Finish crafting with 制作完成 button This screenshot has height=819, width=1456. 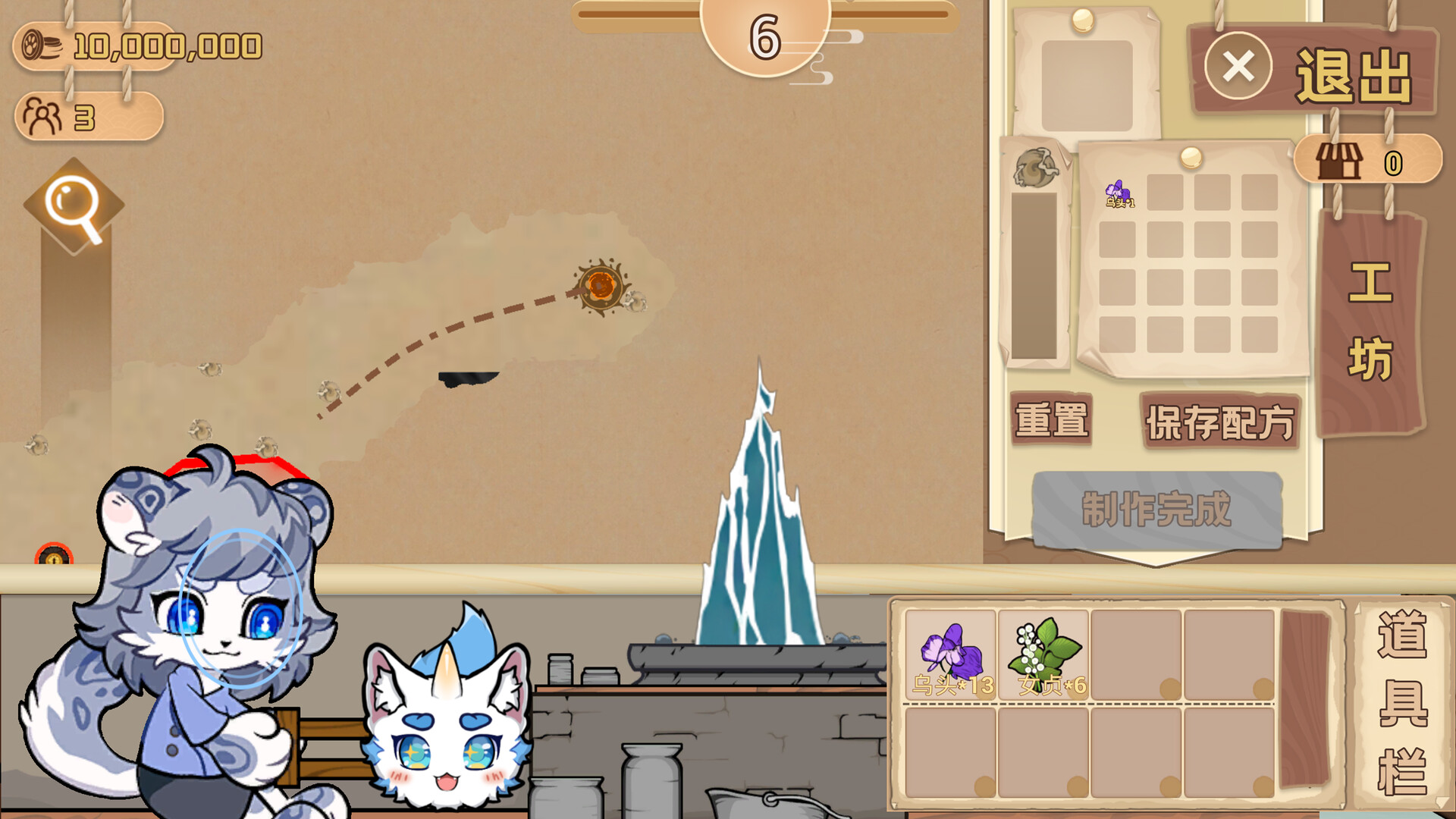(x=1156, y=509)
